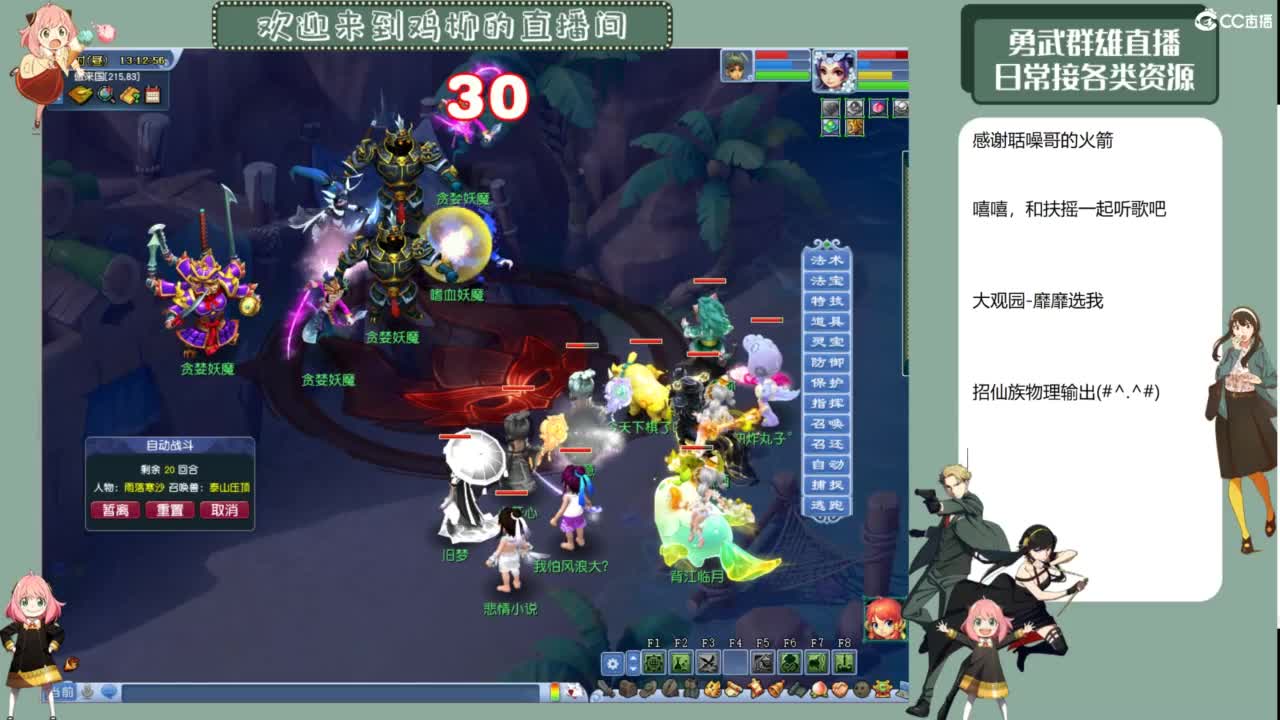The image size is (1280, 720).
Task: Click the peach item in the item quickbar
Action: [x=818, y=689]
